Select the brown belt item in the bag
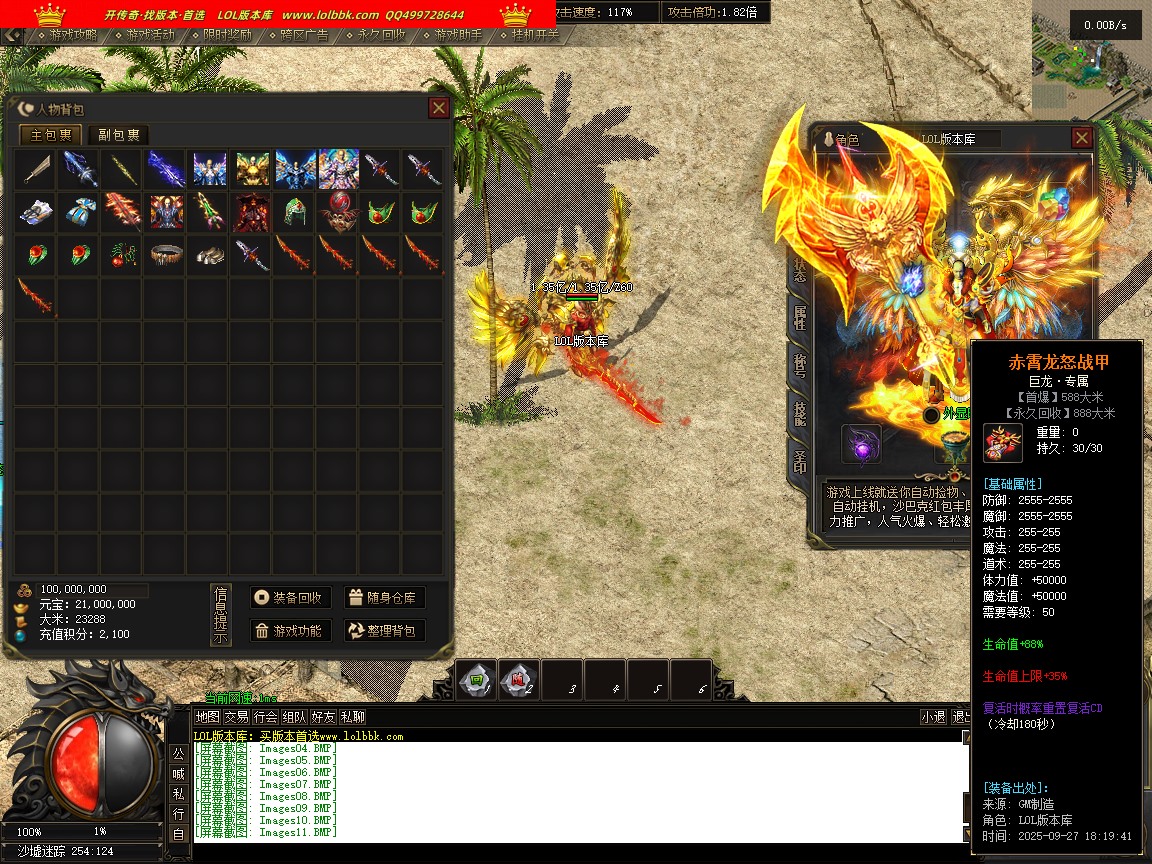This screenshot has width=1152, height=864. (165, 254)
